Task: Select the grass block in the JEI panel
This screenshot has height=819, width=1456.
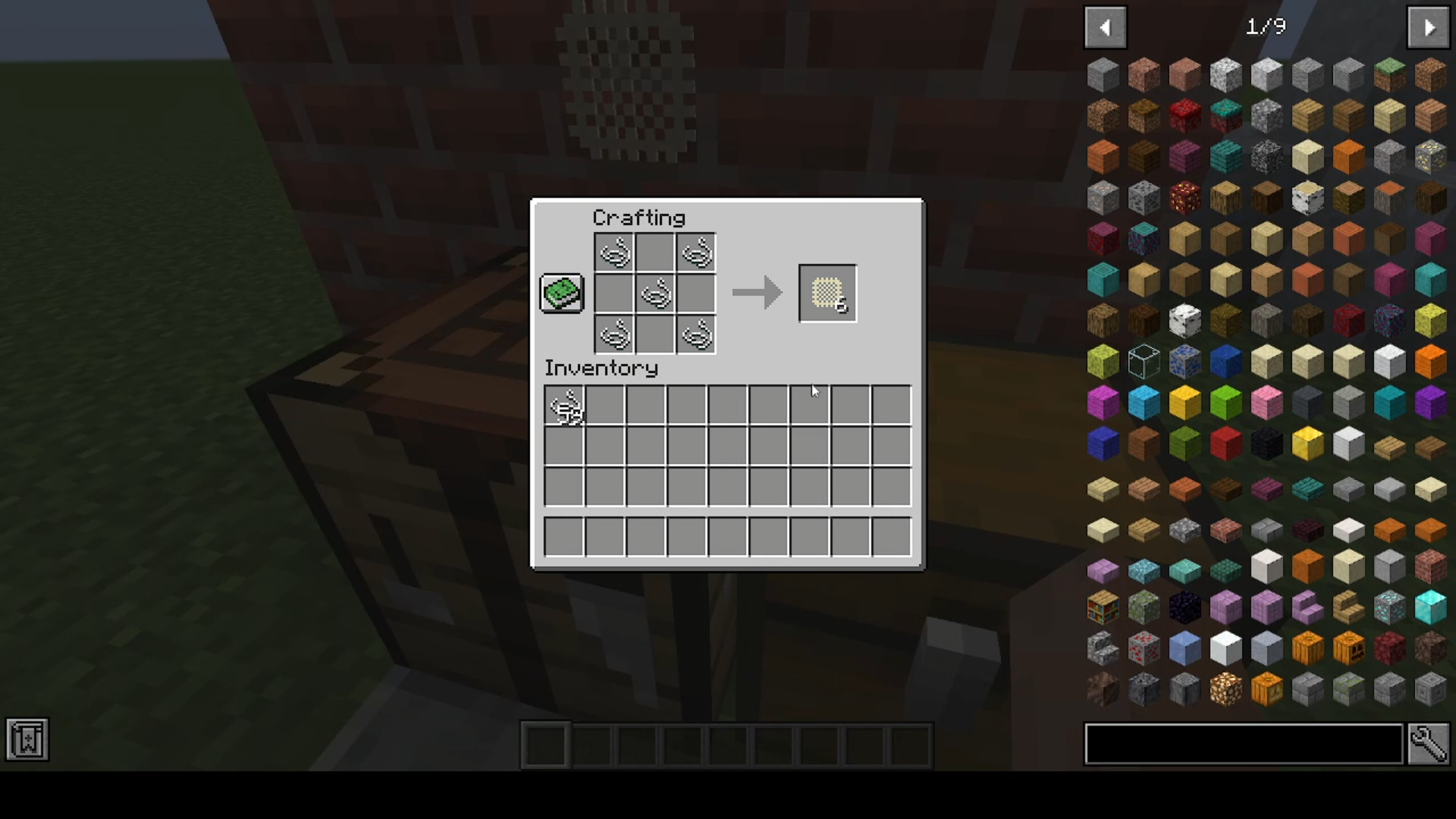Action: pos(1389,74)
